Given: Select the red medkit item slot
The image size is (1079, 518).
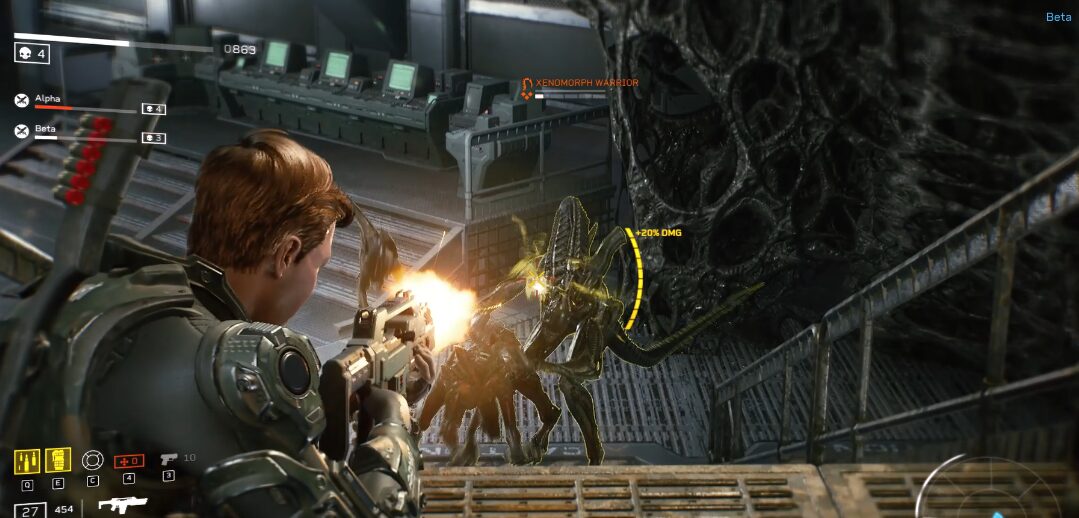Looking at the screenshot, I should pos(128,461).
